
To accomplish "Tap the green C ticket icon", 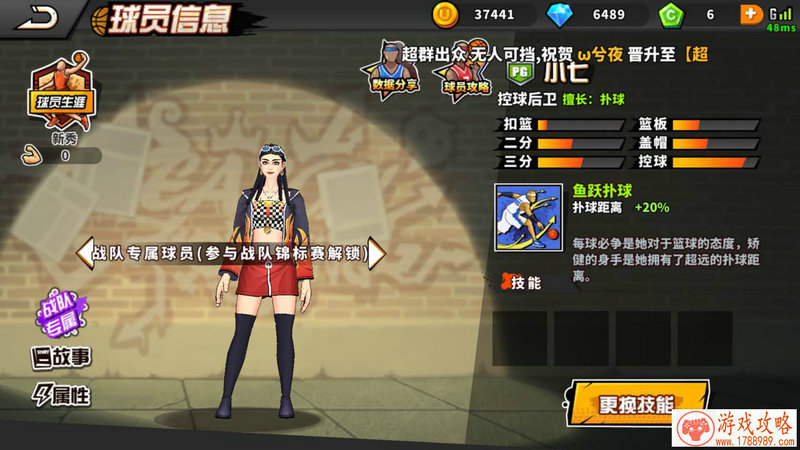I will click(x=670, y=14).
